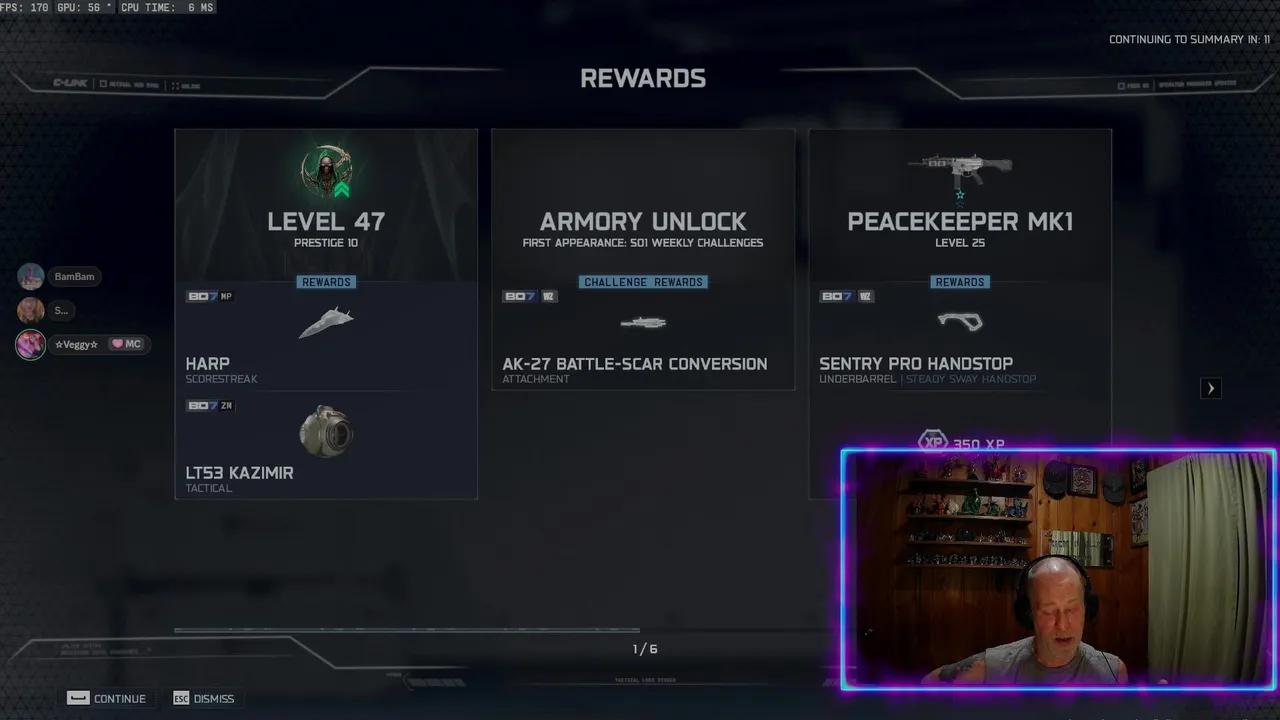1280x720 pixels.
Task: Click the Sentry Pro Handstop underbarrel icon
Action: coord(960,322)
